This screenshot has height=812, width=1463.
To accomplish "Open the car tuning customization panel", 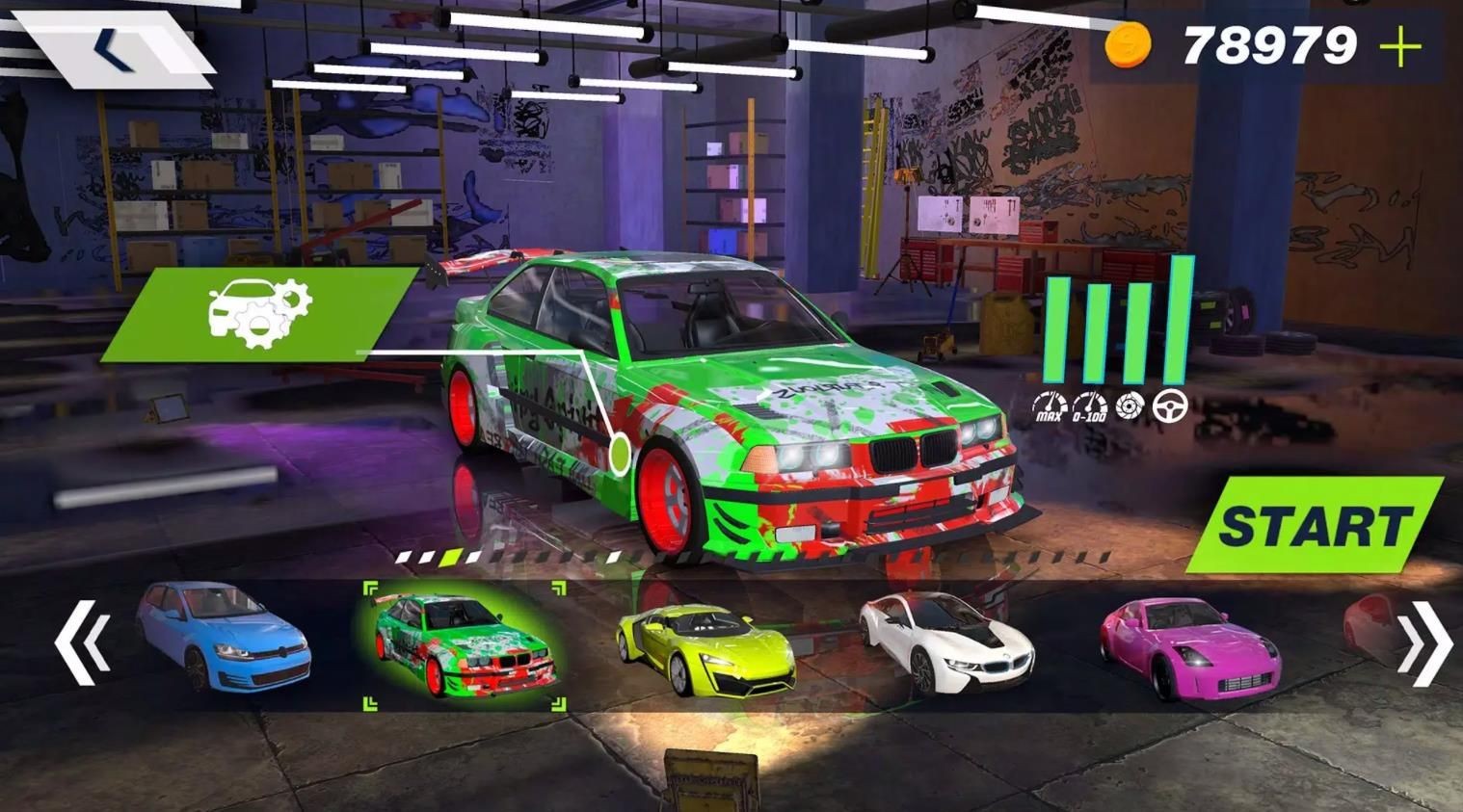I will coord(258,312).
